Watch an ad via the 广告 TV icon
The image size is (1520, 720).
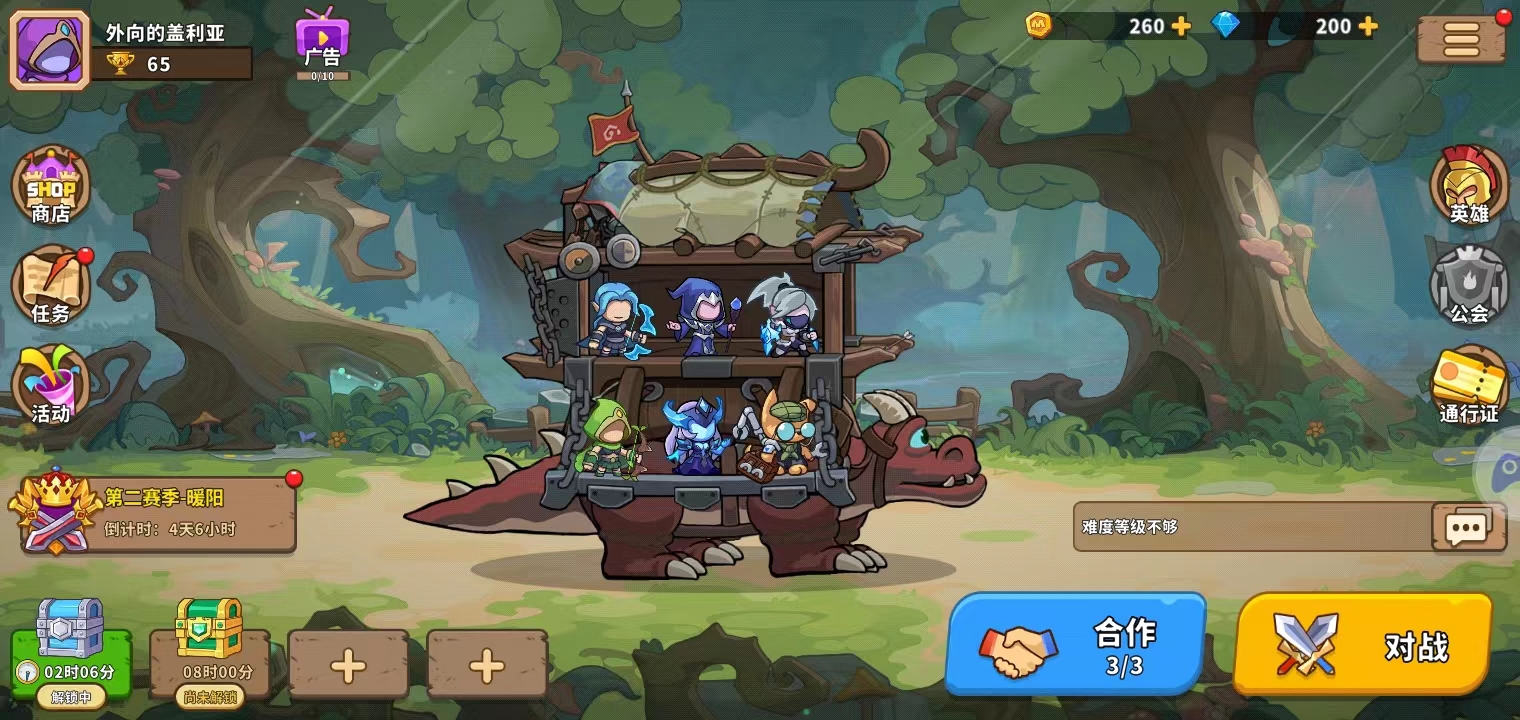pyautogui.click(x=322, y=42)
